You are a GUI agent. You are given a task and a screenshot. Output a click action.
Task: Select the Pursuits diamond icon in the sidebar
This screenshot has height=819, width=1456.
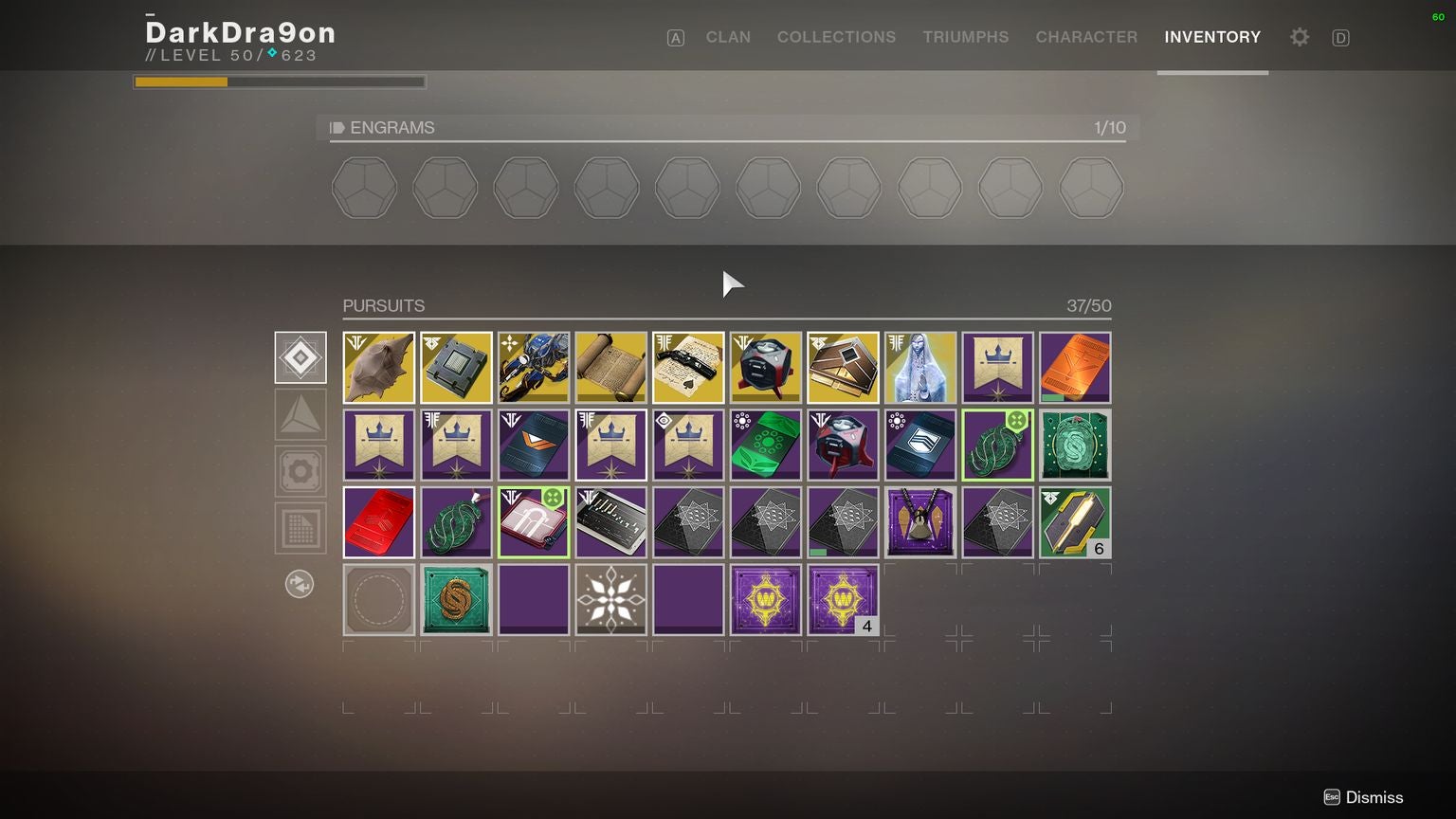(x=300, y=357)
